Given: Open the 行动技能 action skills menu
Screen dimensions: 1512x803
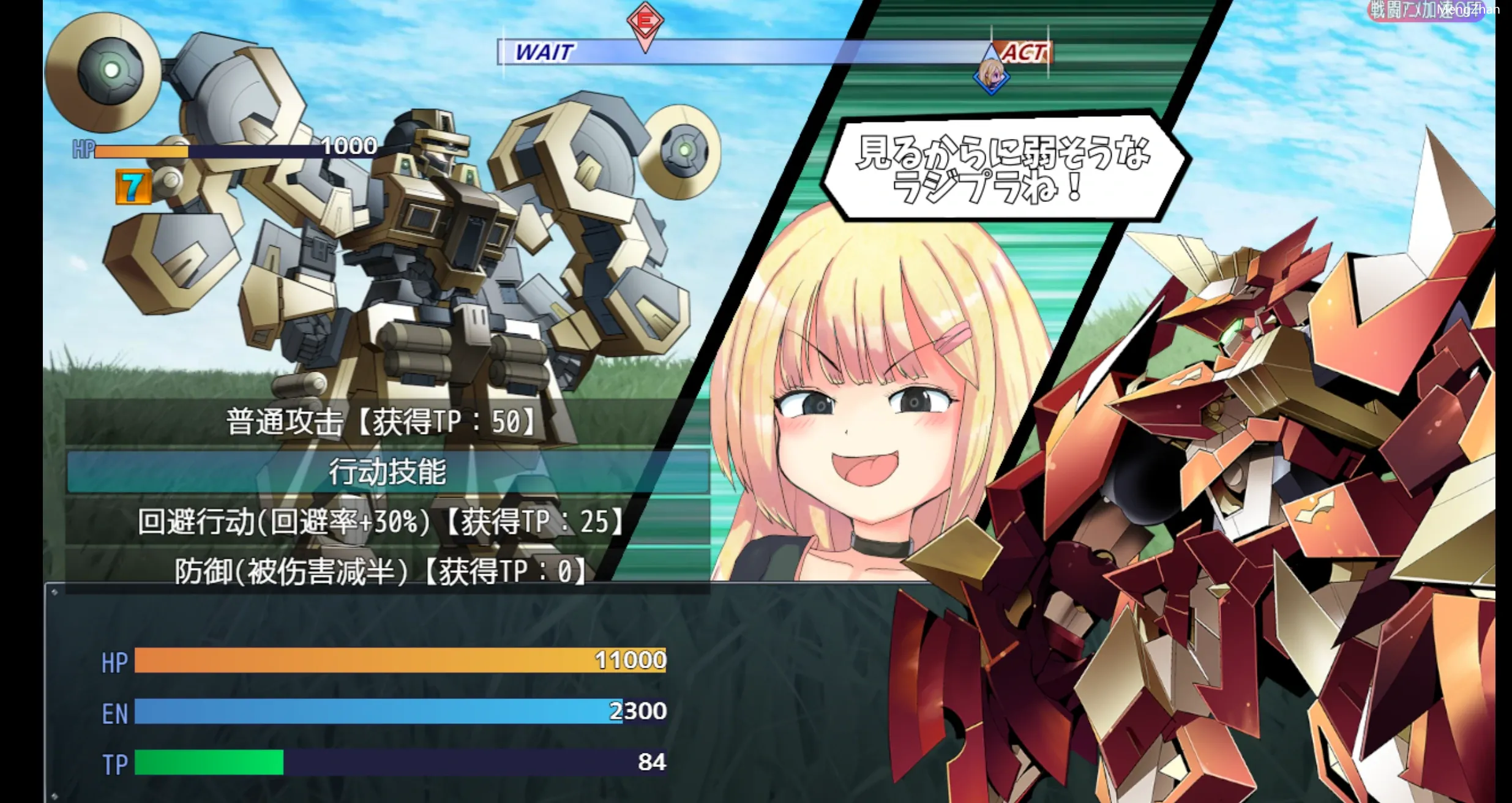Looking at the screenshot, I should pyautogui.click(x=387, y=472).
